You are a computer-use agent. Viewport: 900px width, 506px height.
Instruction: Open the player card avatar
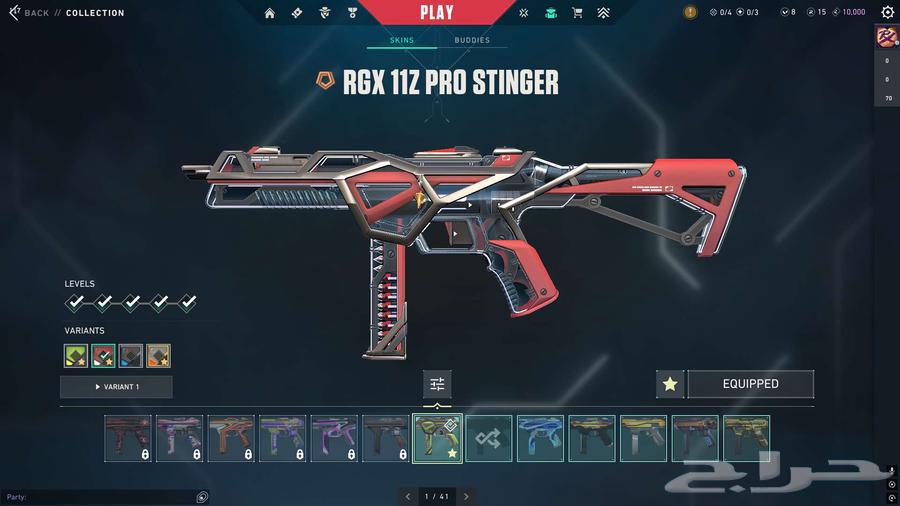click(887, 37)
